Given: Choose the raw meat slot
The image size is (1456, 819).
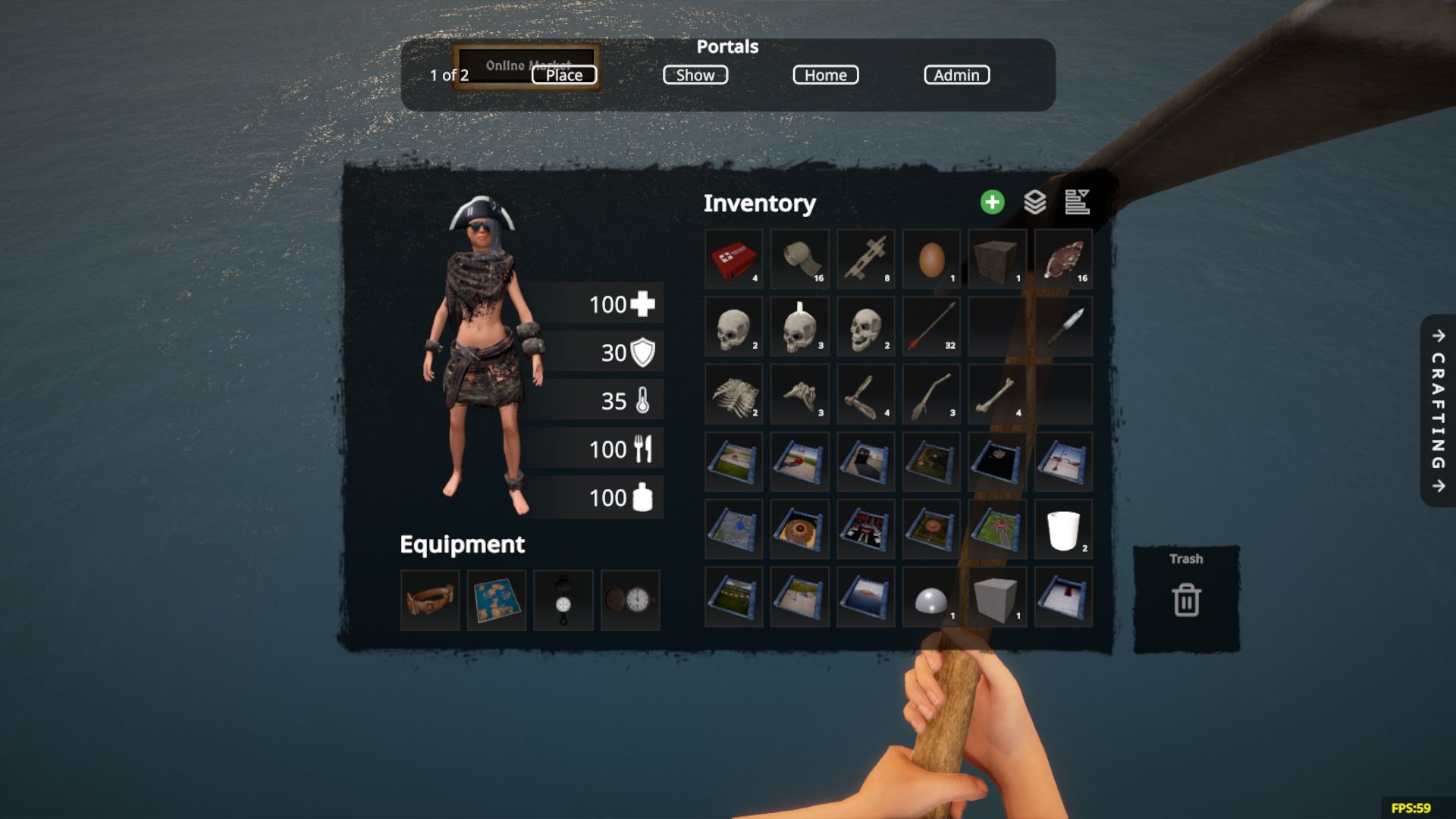Looking at the screenshot, I should coord(1063,259).
